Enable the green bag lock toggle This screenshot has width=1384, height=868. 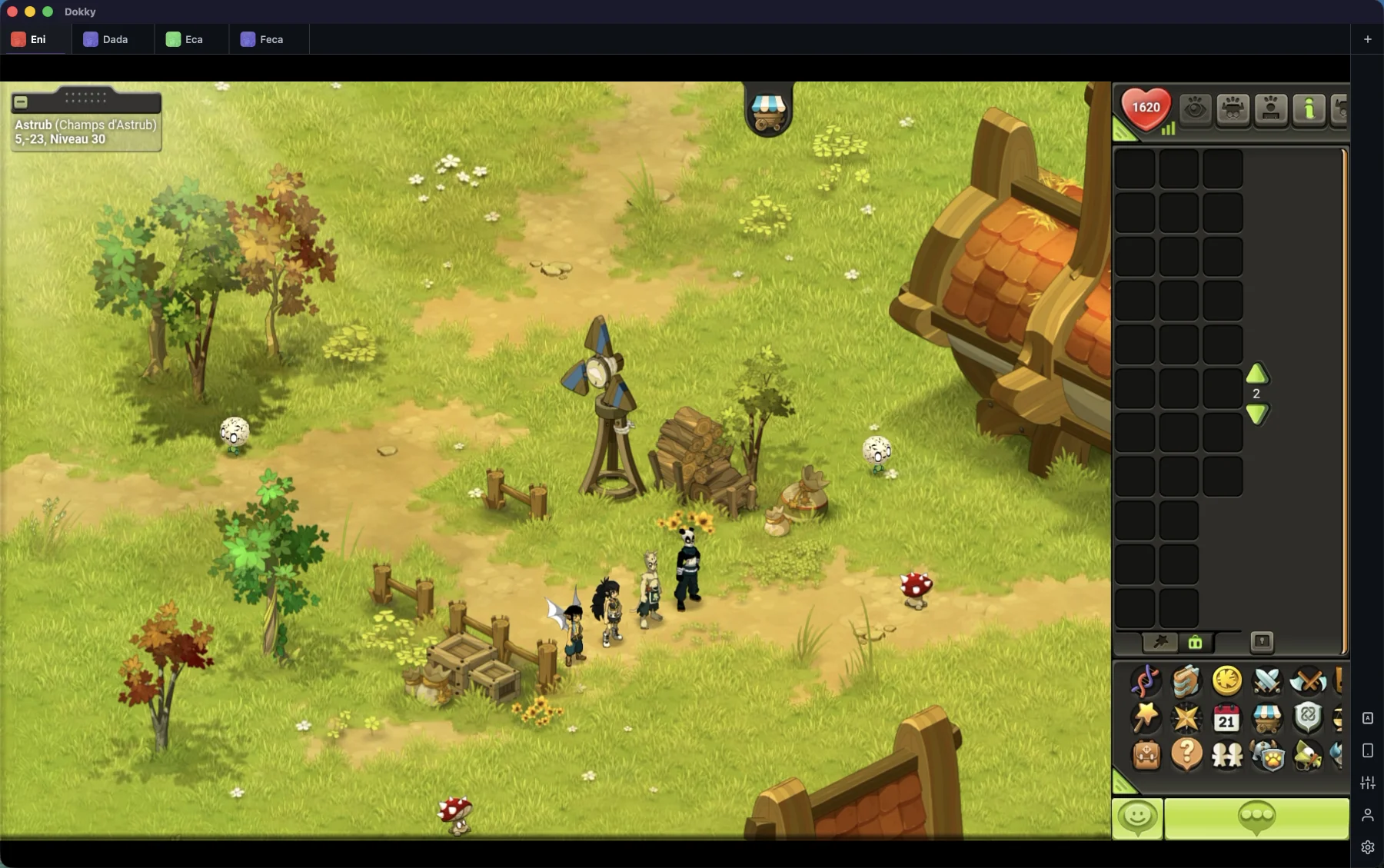click(x=1195, y=643)
